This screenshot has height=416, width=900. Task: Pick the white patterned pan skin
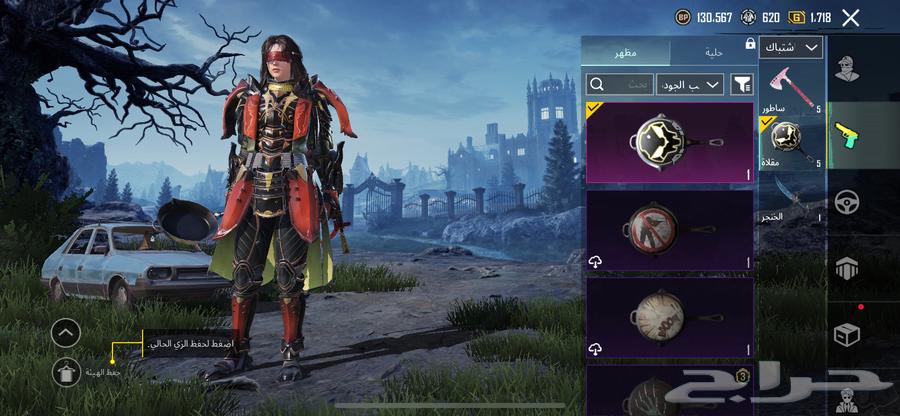669,318
